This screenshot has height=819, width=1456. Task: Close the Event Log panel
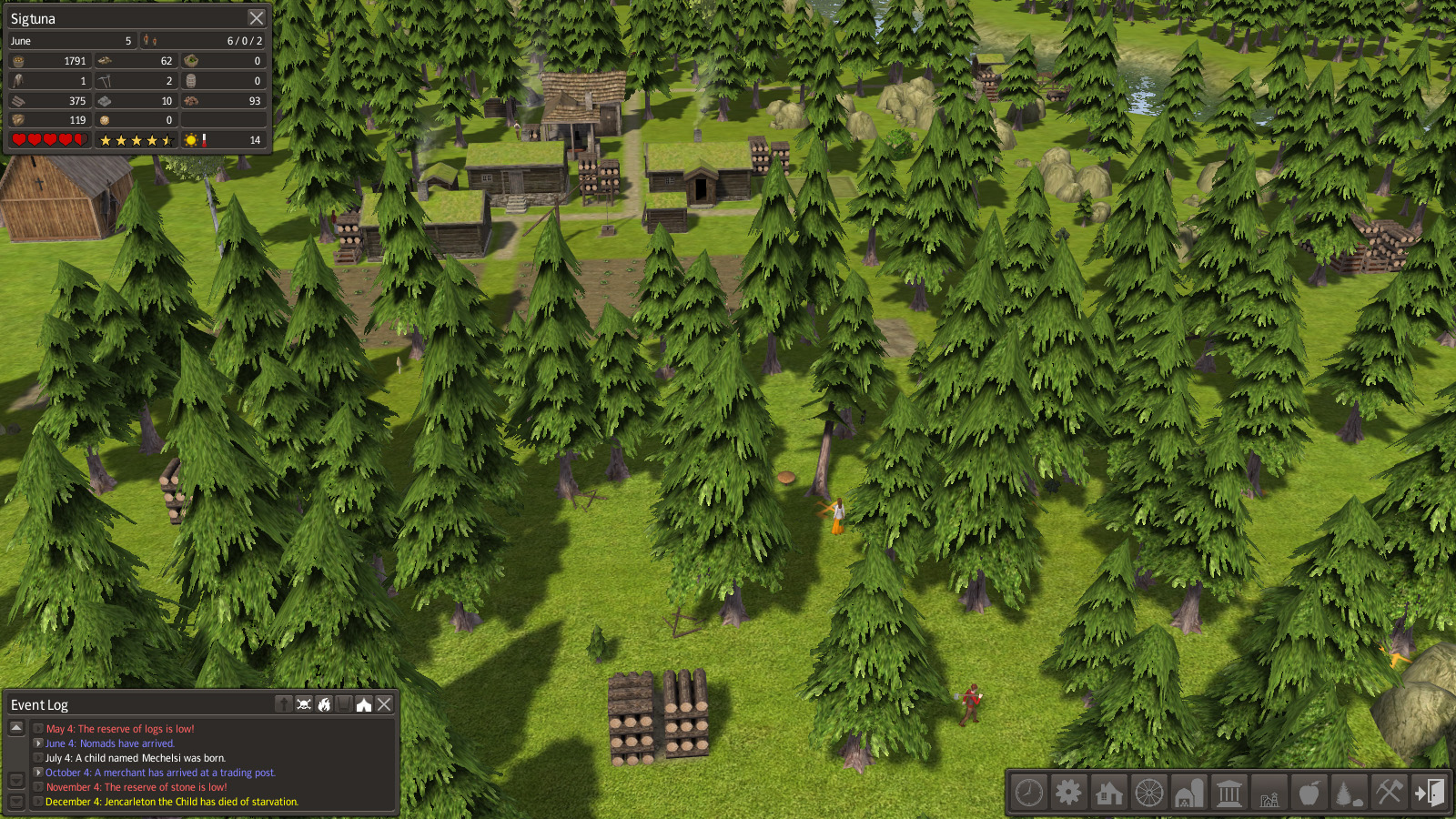point(384,704)
